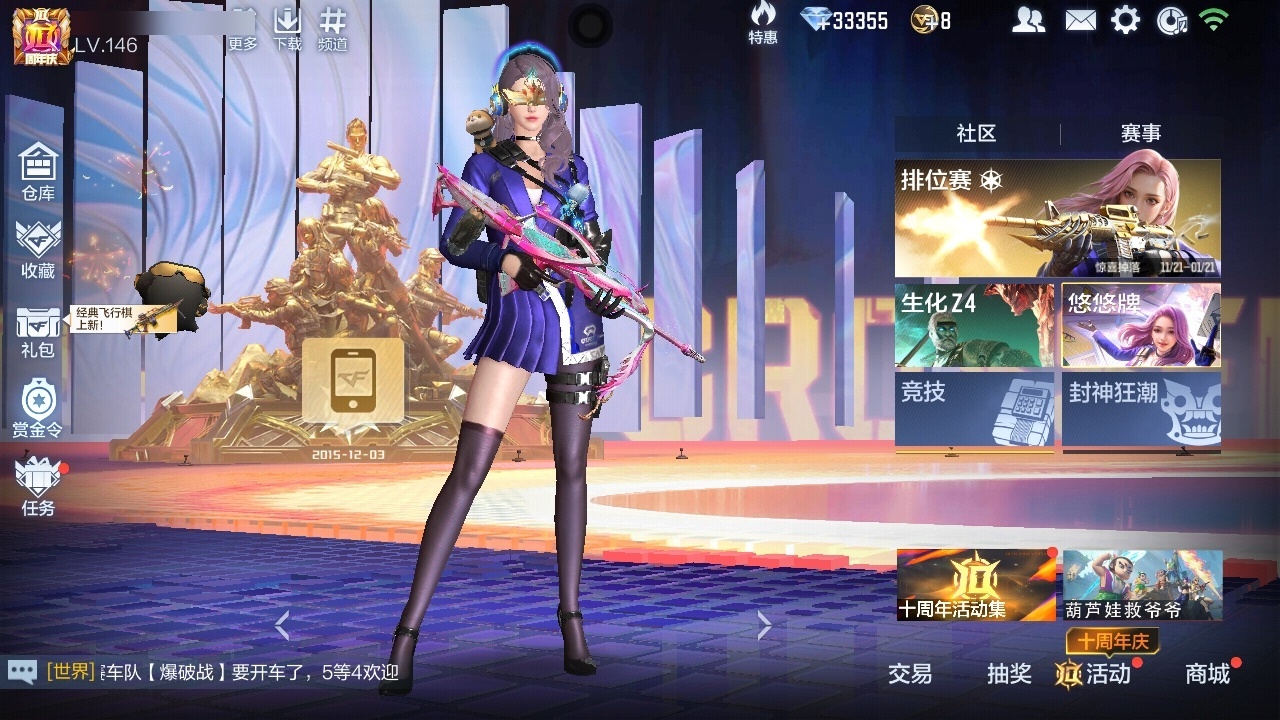Choose the 竞技 competitive mode tile

(974, 409)
